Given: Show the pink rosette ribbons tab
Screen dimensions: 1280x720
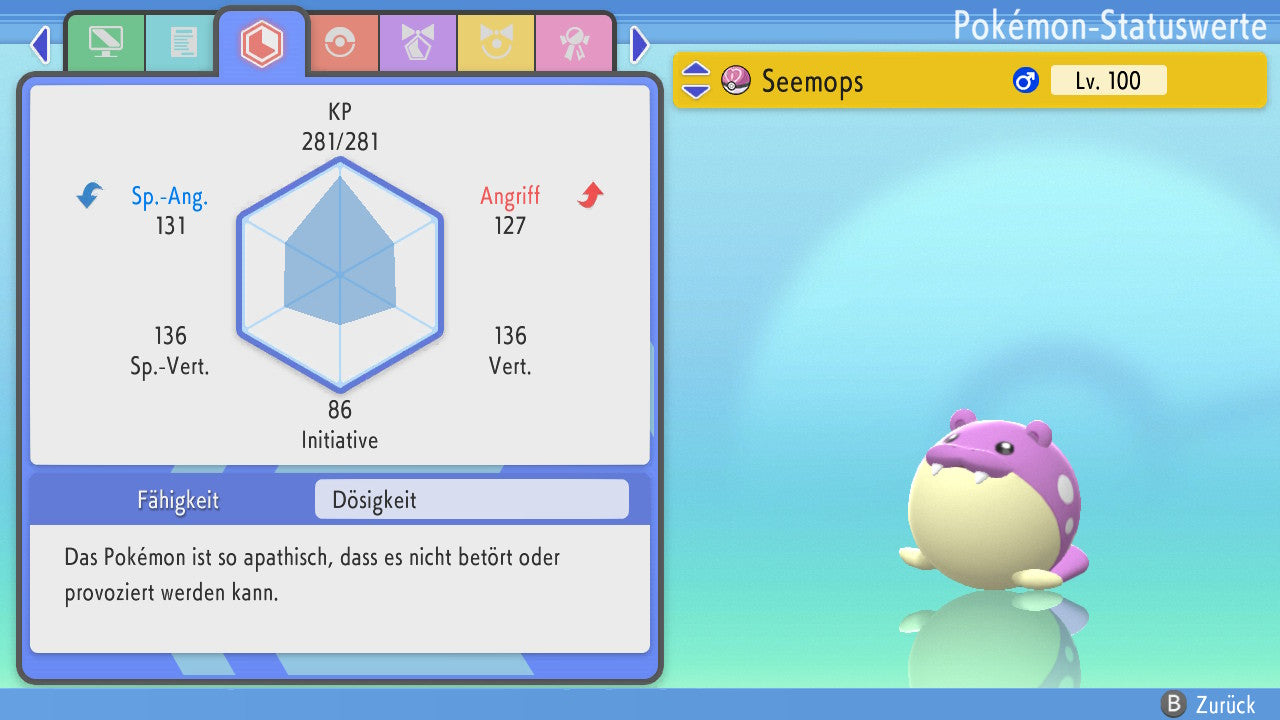Looking at the screenshot, I should click(x=573, y=43).
